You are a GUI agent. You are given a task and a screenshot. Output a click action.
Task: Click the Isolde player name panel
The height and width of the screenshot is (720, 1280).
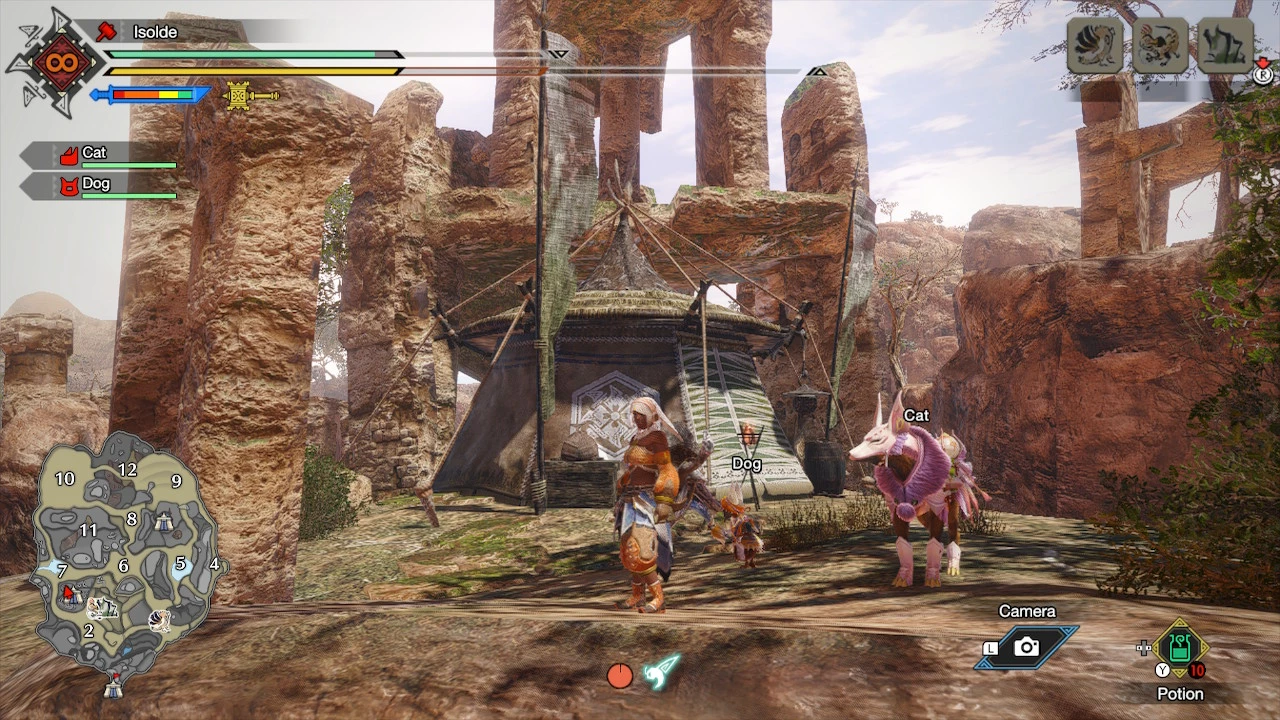[155, 32]
